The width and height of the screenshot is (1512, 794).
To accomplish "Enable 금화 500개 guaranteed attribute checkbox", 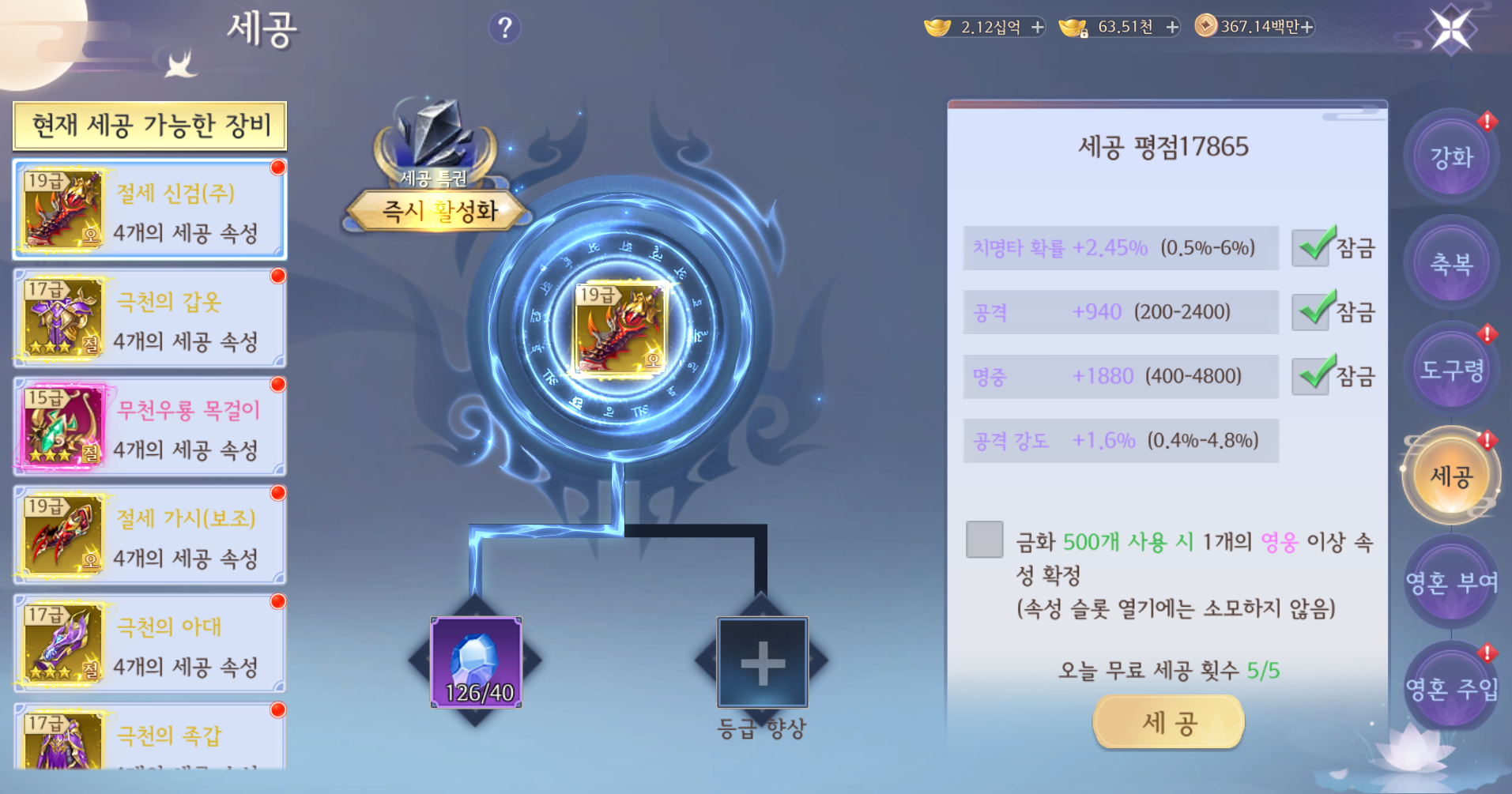I will tap(984, 540).
